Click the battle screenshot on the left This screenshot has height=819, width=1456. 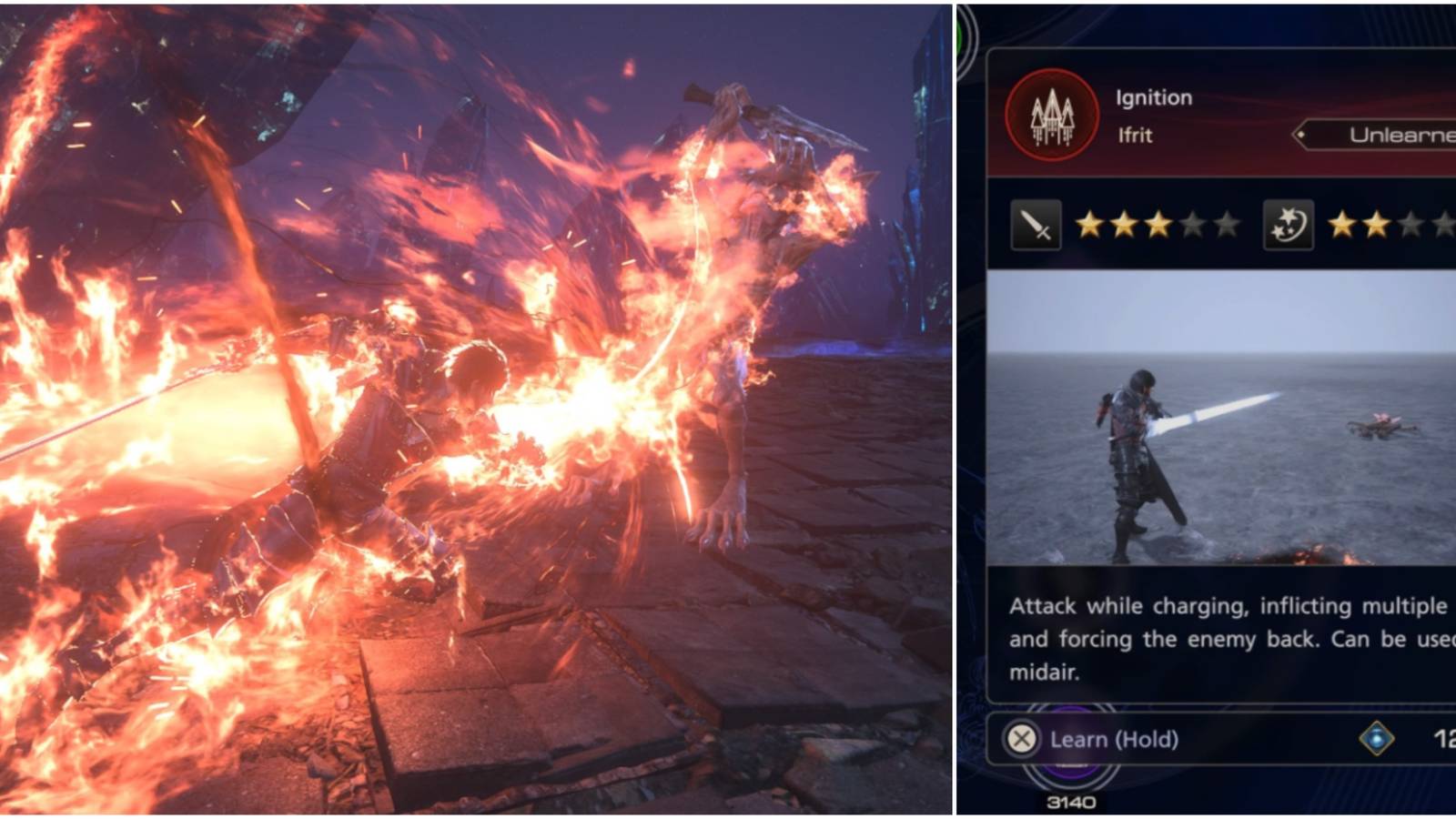(x=473, y=409)
